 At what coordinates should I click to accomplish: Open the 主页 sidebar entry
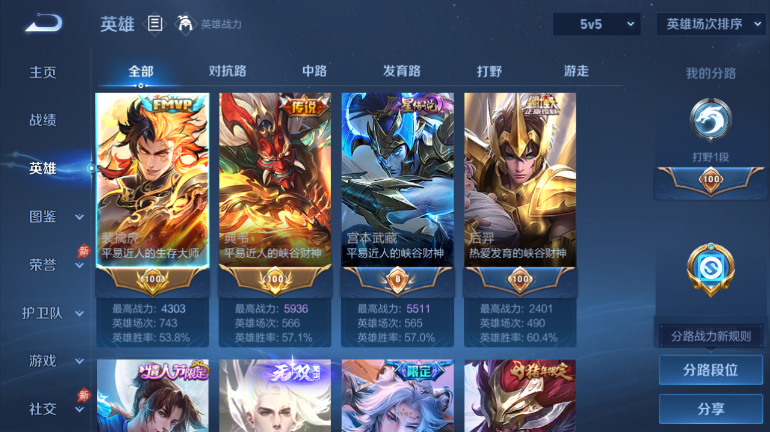pos(43,72)
